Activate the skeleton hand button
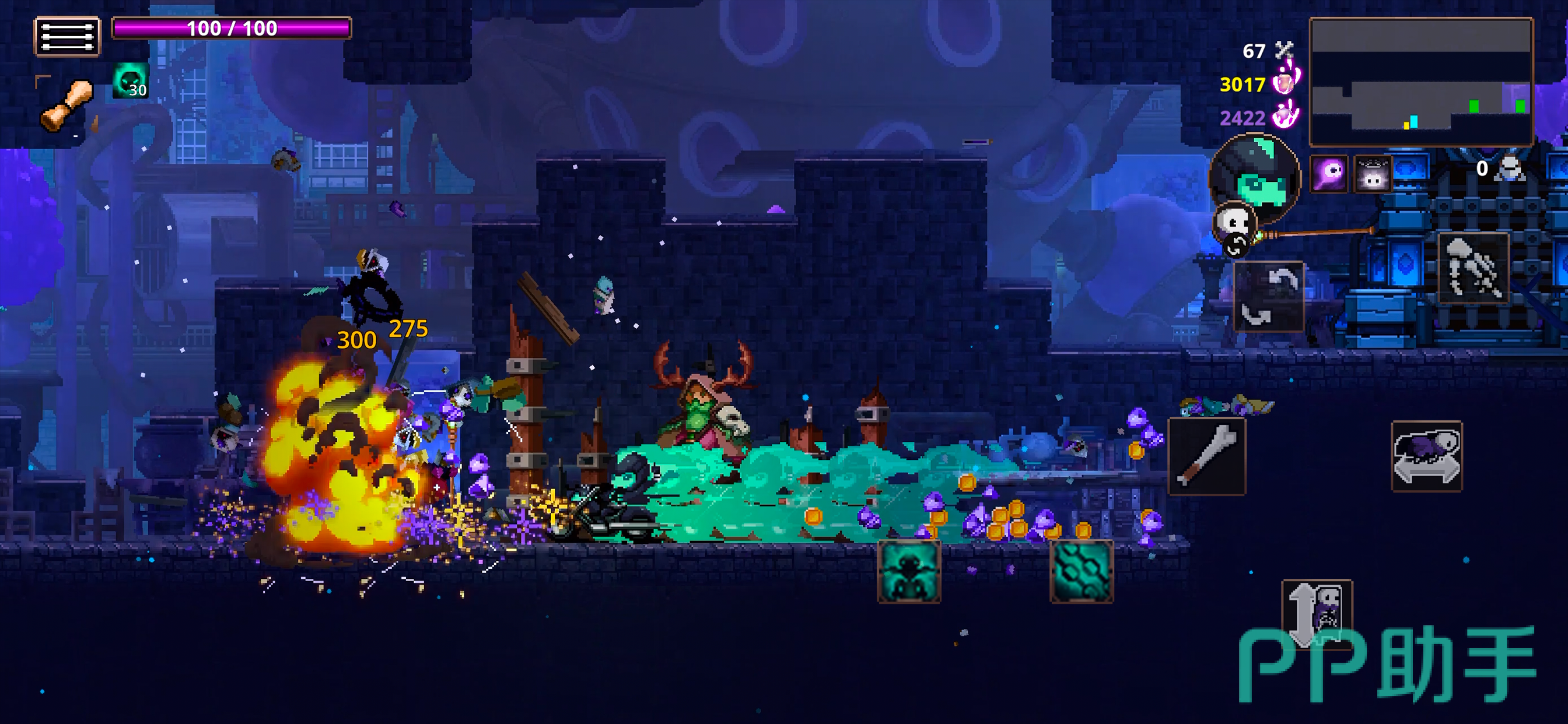The height and width of the screenshot is (724, 1568). [1473, 268]
